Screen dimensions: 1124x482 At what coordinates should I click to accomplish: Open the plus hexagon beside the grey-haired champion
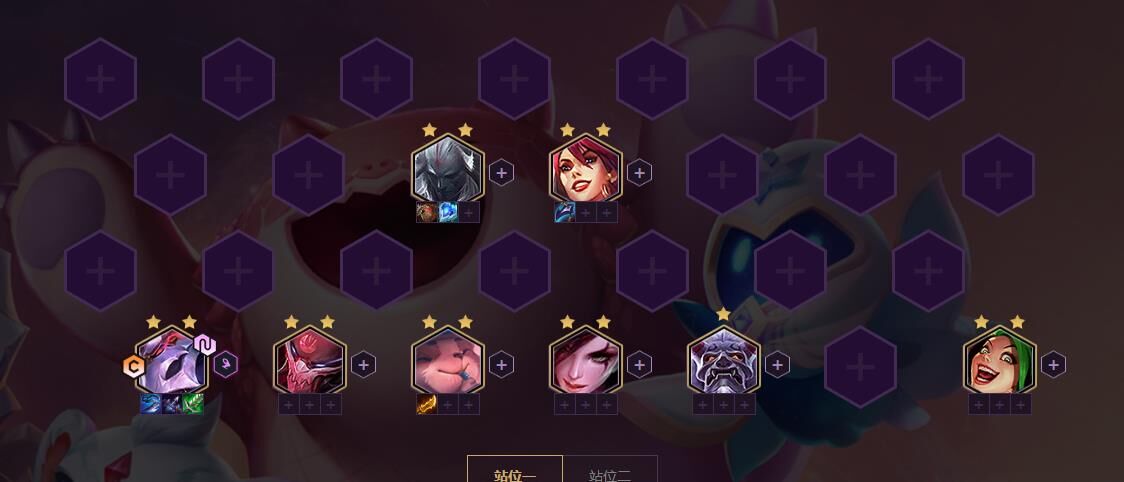coord(501,173)
